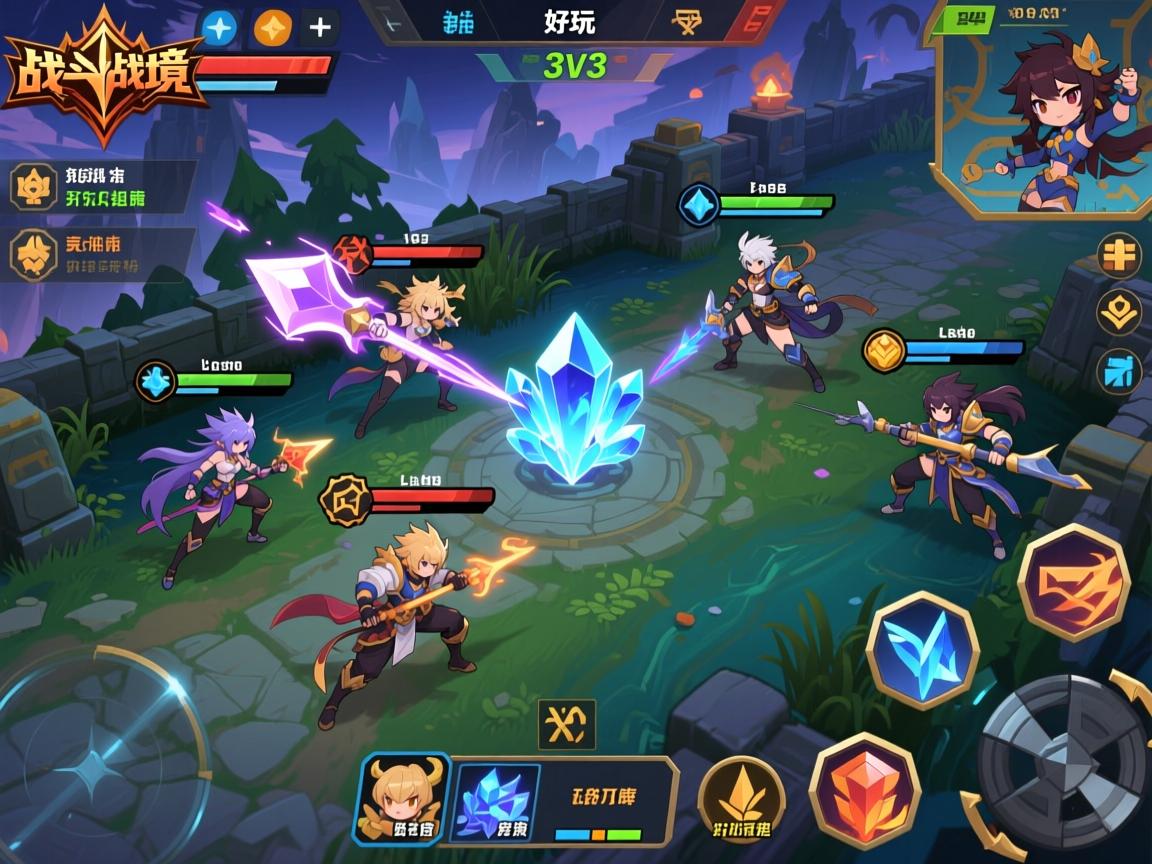Select the blonde horned hero portrait
Viewport: 1152px width, 864px height.
coord(403,798)
